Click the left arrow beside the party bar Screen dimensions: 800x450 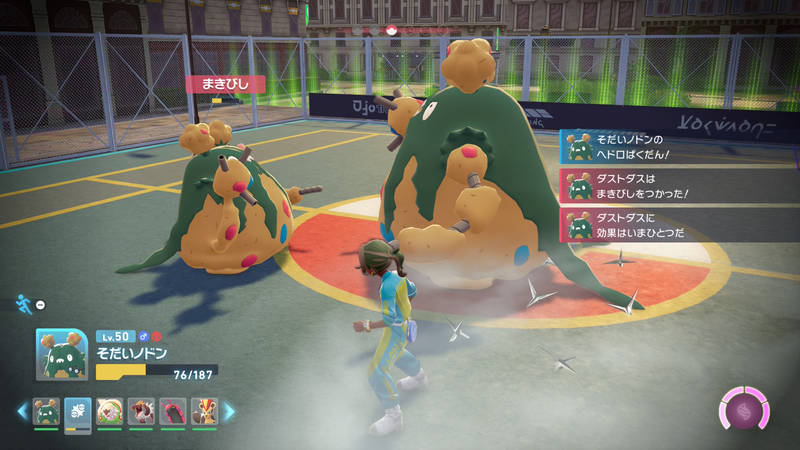tap(21, 412)
